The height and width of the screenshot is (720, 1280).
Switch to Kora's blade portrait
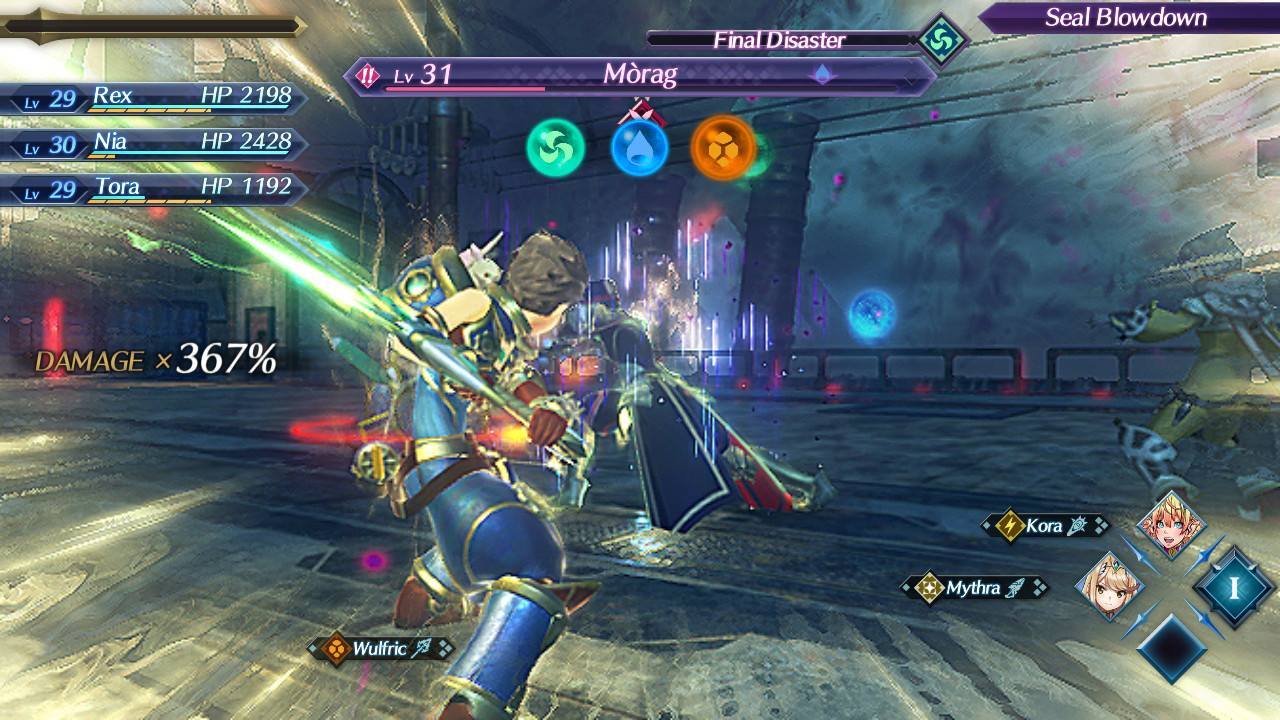[1172, 525]
